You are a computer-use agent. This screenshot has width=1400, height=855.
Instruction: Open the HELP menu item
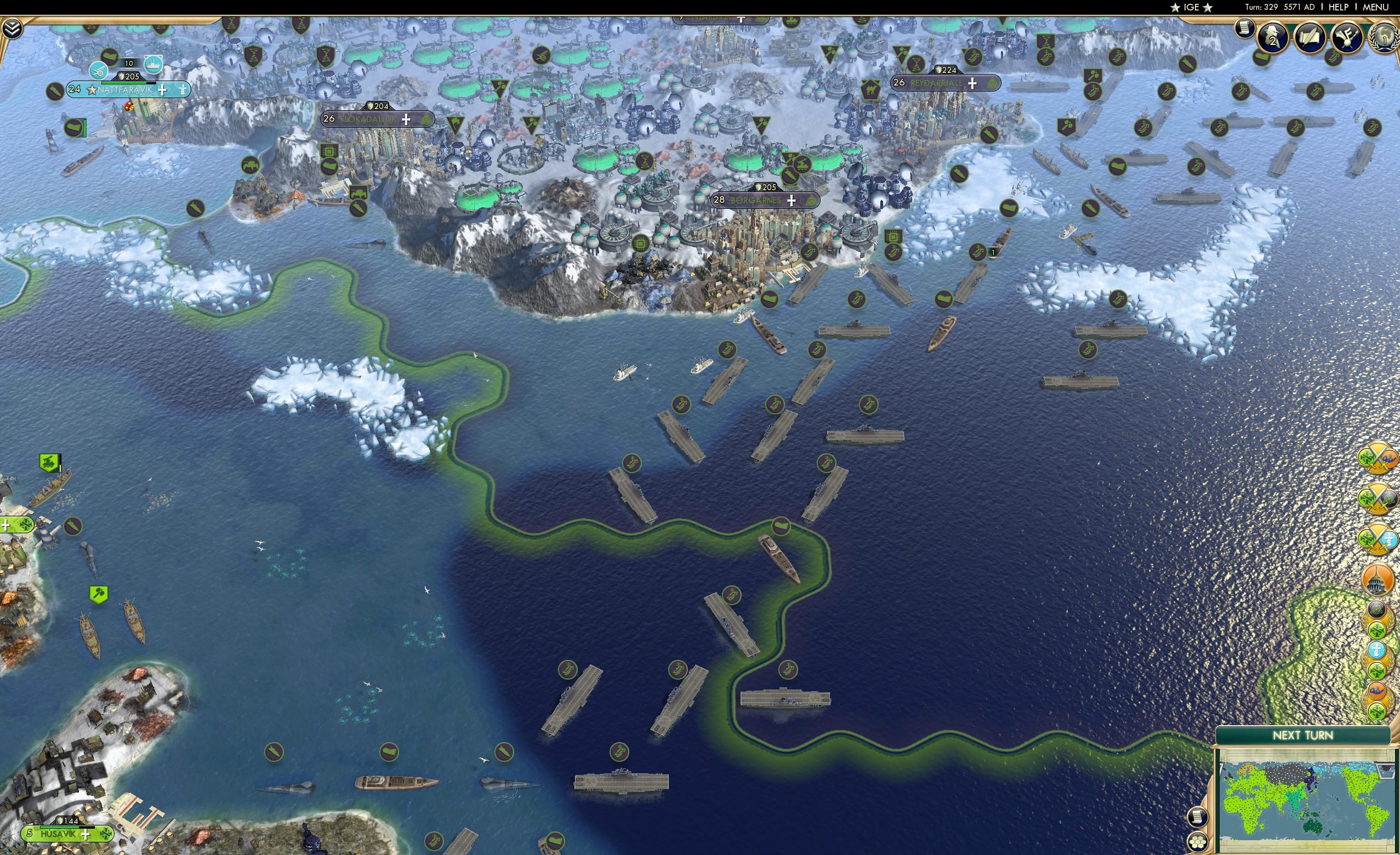1339,7
